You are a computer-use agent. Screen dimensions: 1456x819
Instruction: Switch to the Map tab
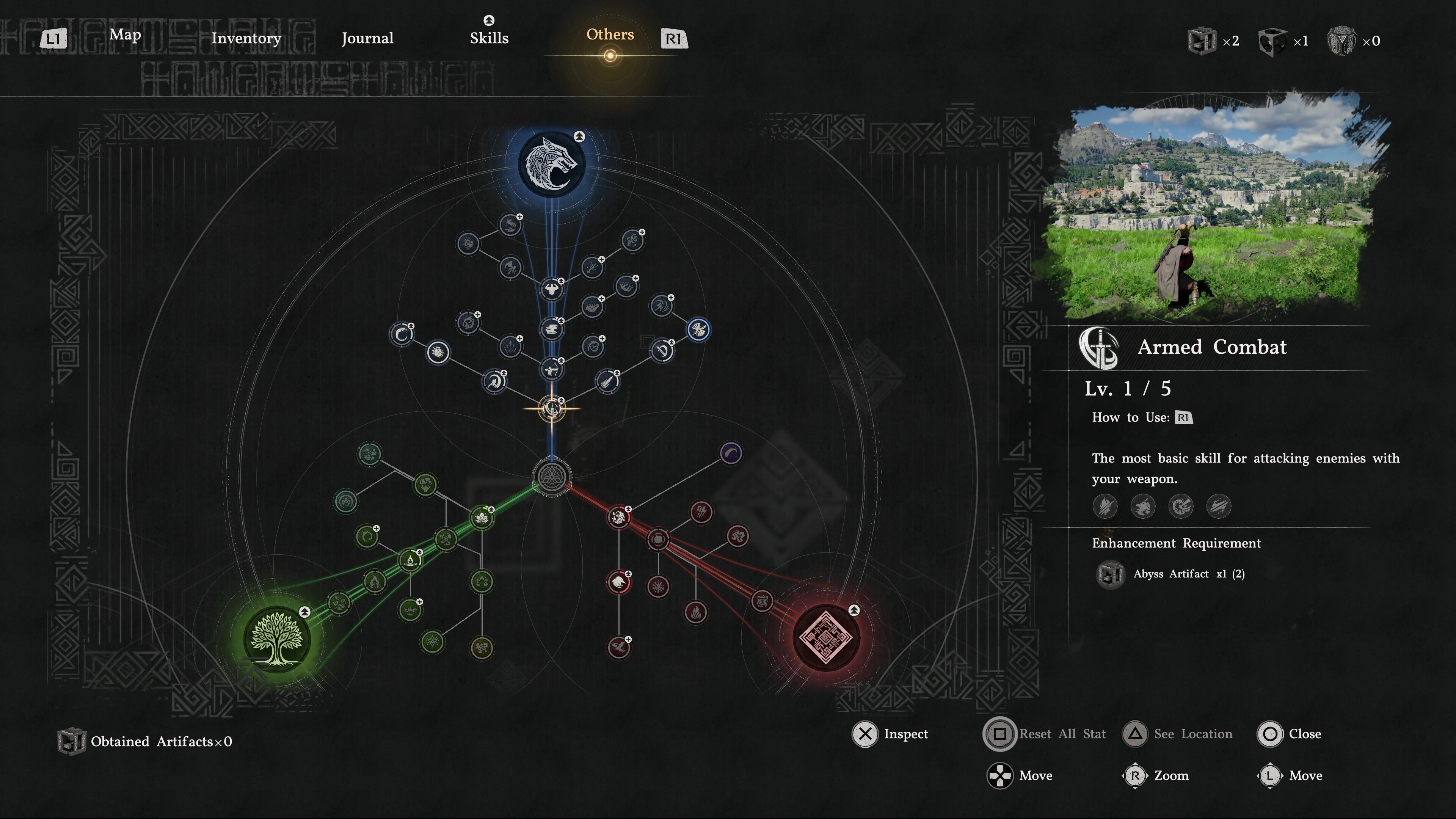[125, 35]
